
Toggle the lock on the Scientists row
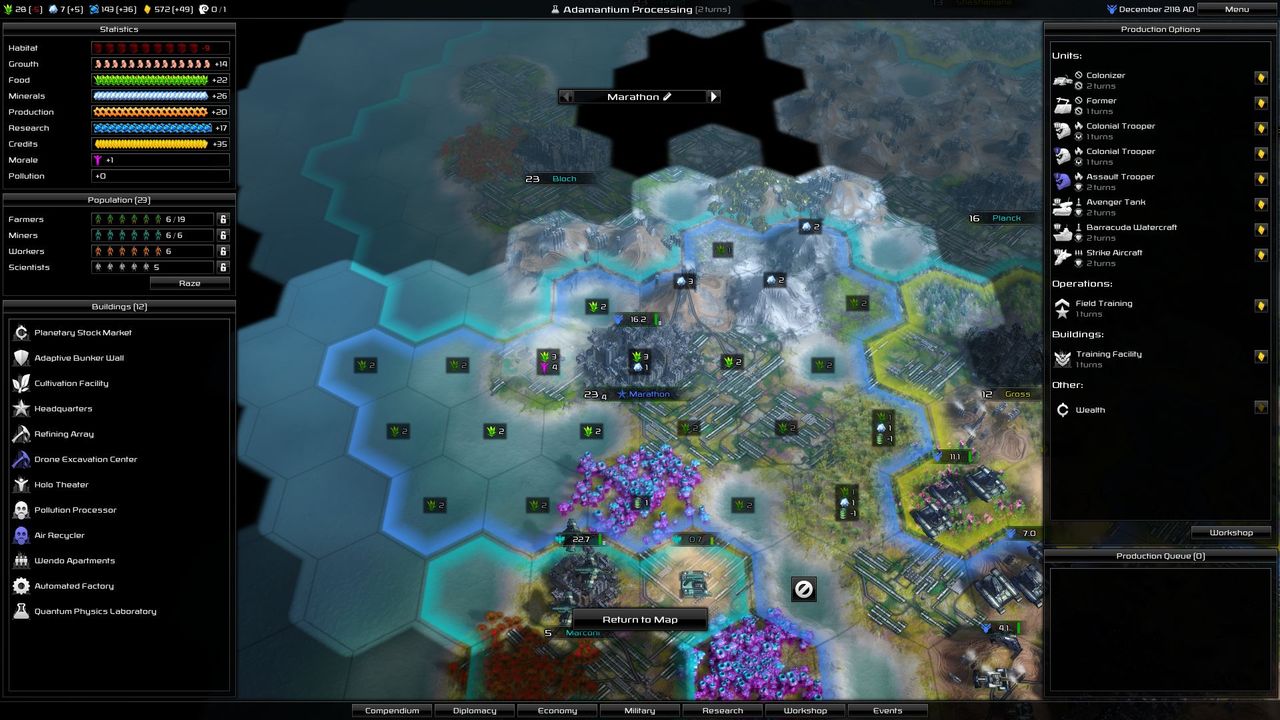(x=222, y=266)
